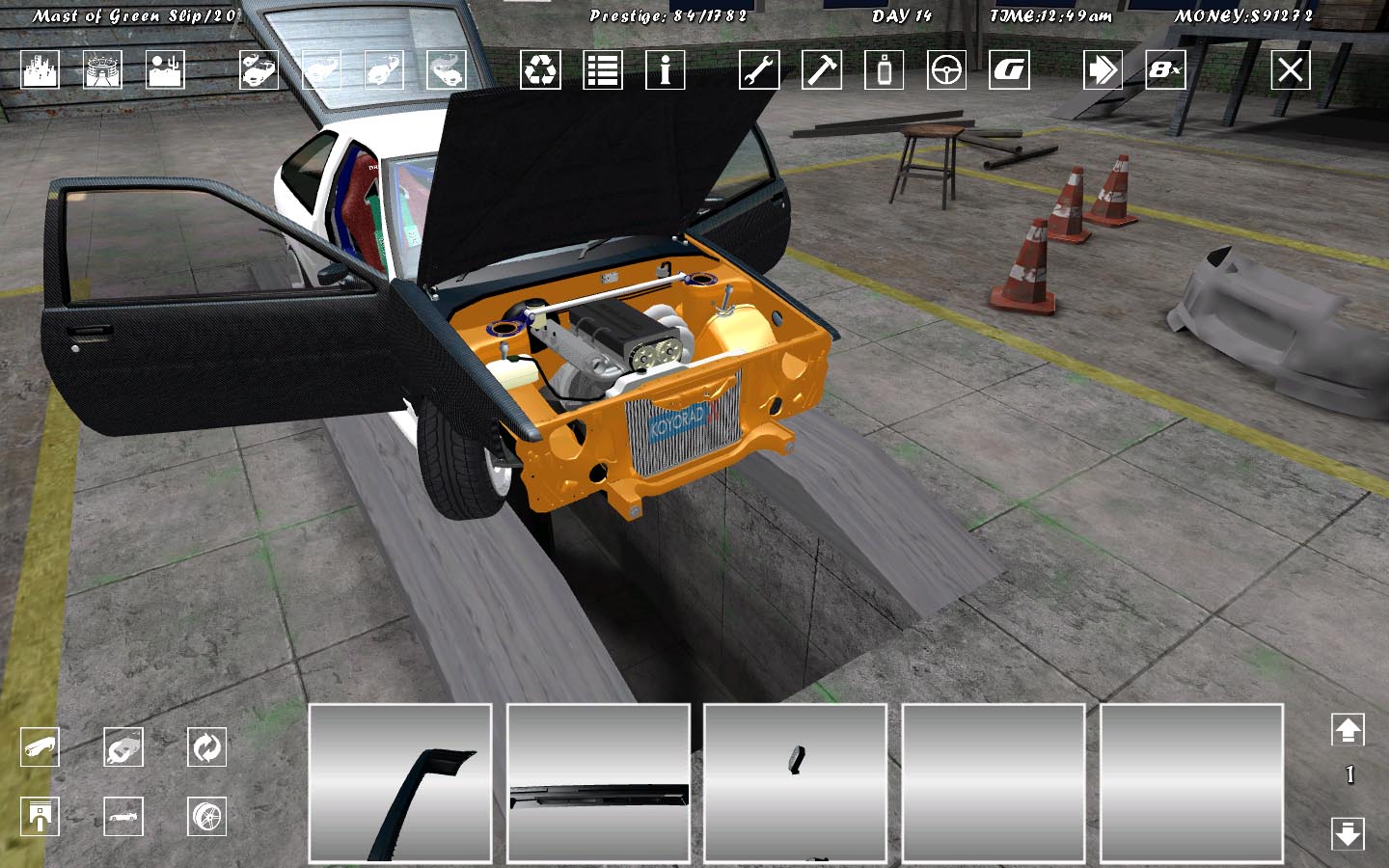This screenshot has height=868, width=1389.
Task: Click the fast-forward arrows button
Action: [x=1103, y=70]
